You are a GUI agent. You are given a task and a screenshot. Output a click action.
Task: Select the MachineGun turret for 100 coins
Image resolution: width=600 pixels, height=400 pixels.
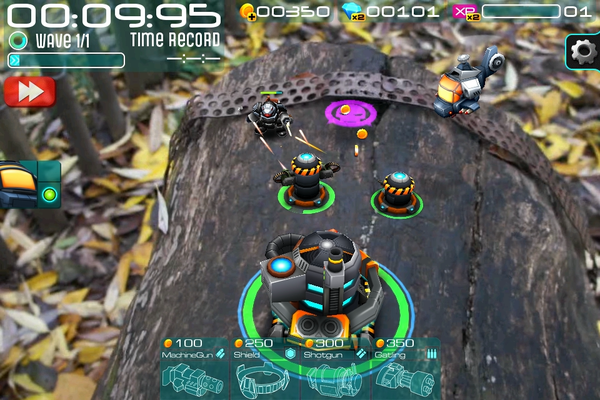pos(194,370)
